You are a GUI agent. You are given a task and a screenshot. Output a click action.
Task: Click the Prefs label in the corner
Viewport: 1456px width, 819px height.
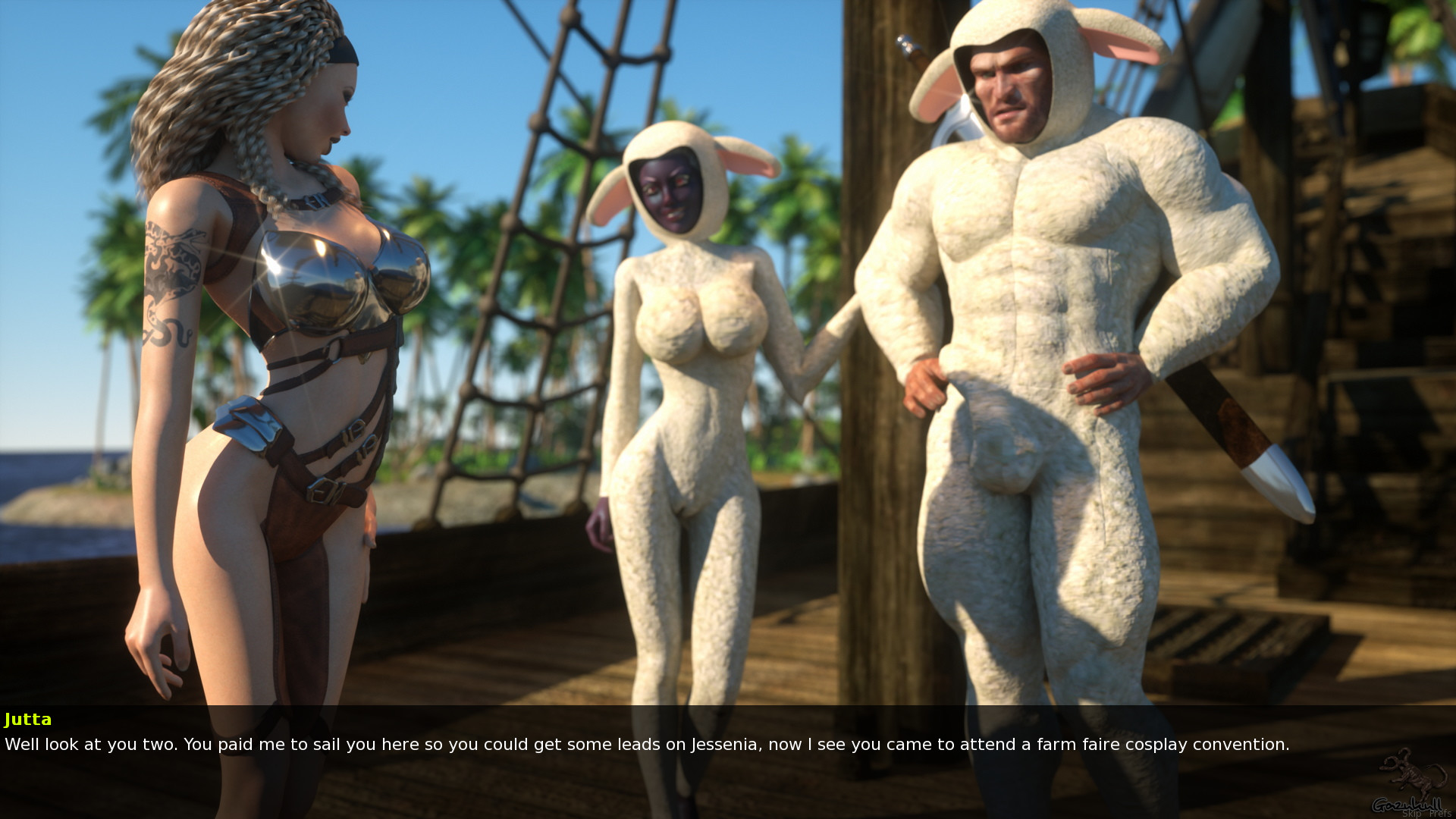[x=1439, y=813]
